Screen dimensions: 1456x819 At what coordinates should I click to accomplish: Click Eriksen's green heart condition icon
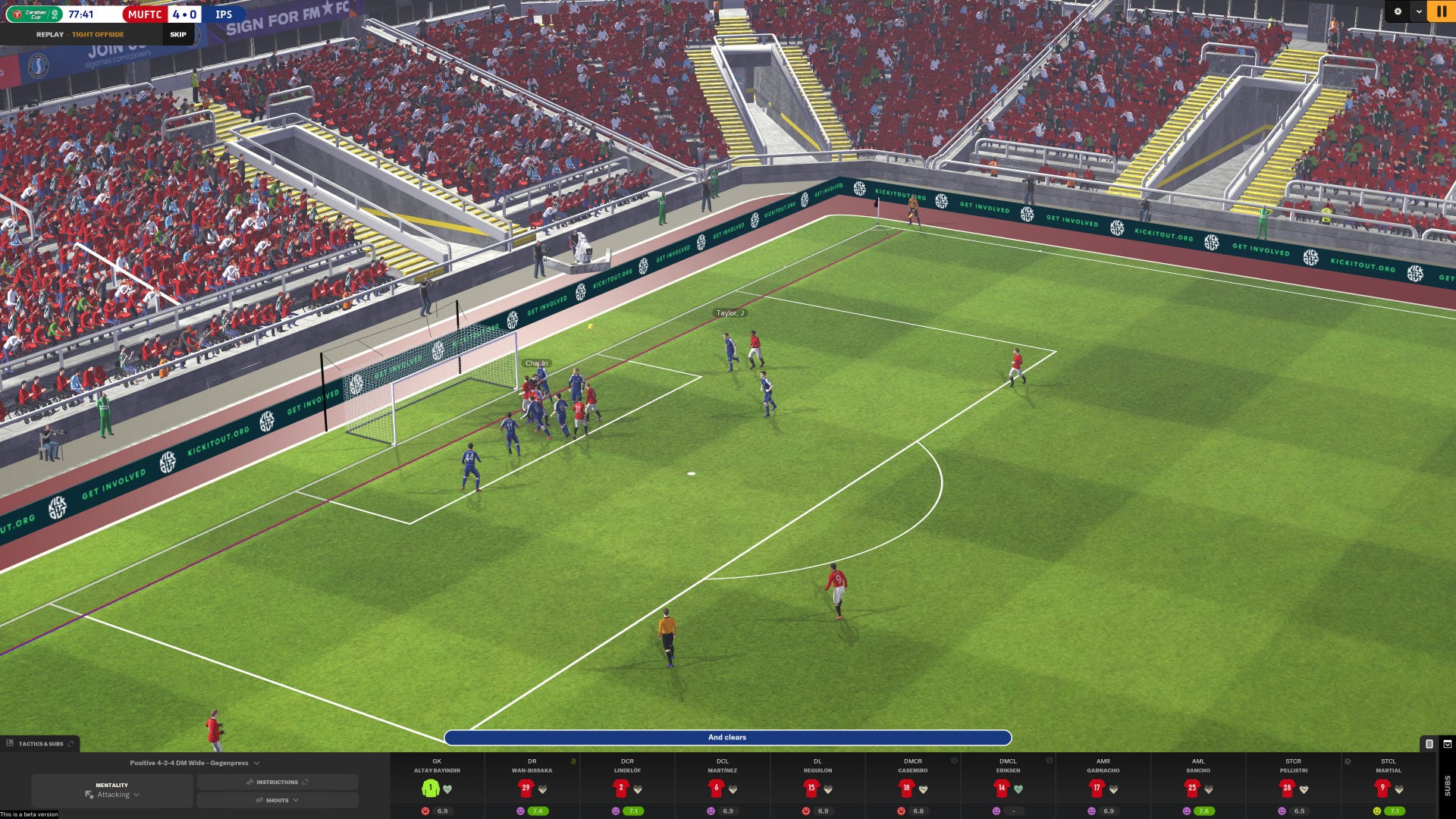click(x=1018, y=788)
